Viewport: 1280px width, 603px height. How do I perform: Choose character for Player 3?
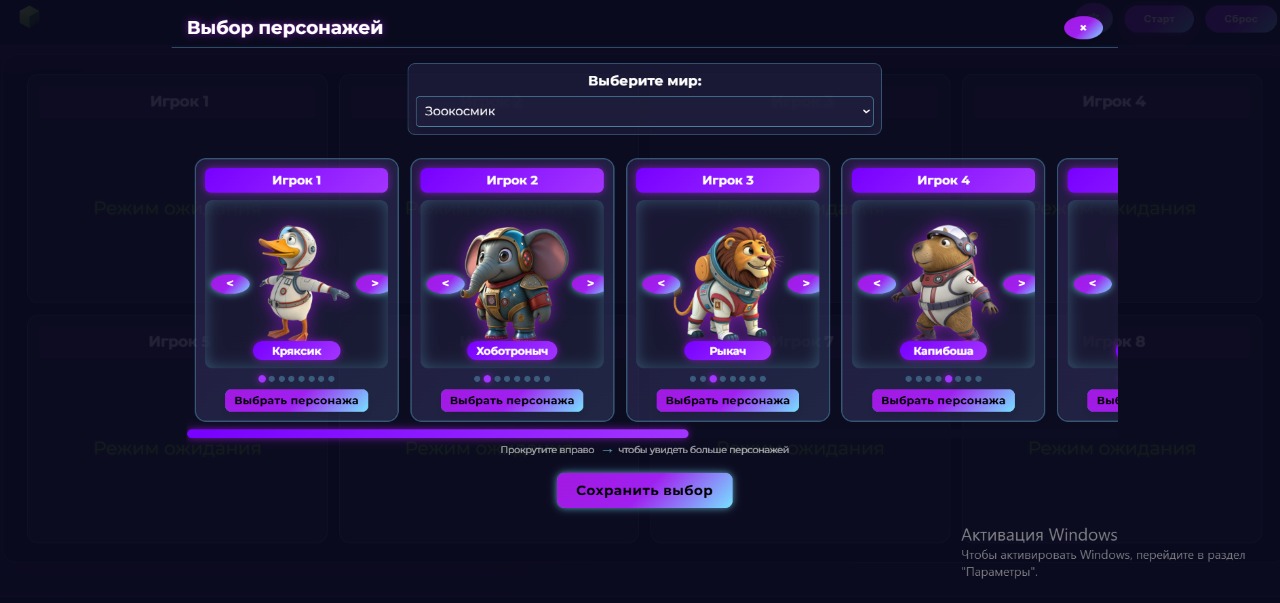coord(727,401)
